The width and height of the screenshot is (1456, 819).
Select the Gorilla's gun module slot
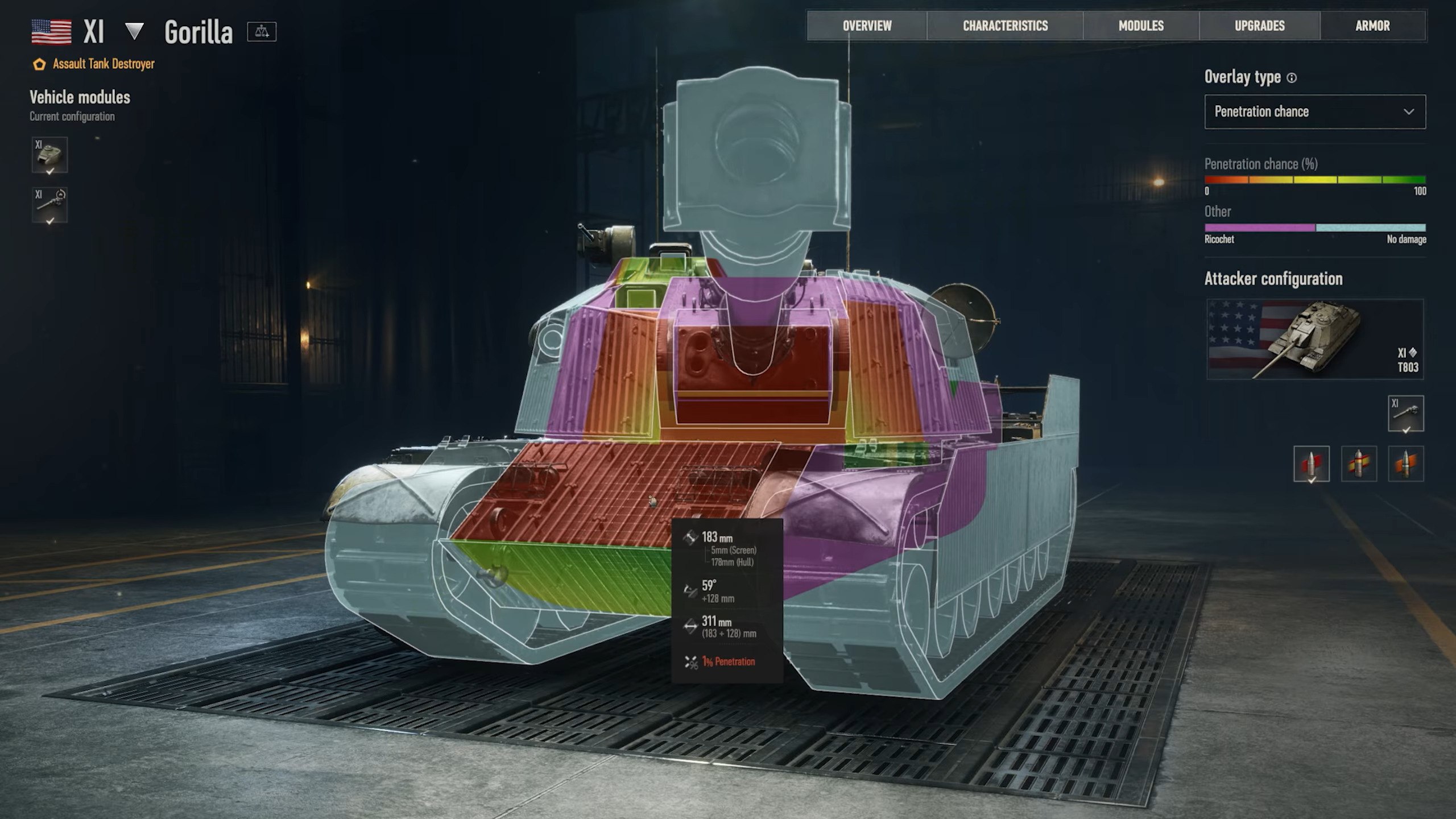(49, 205)
